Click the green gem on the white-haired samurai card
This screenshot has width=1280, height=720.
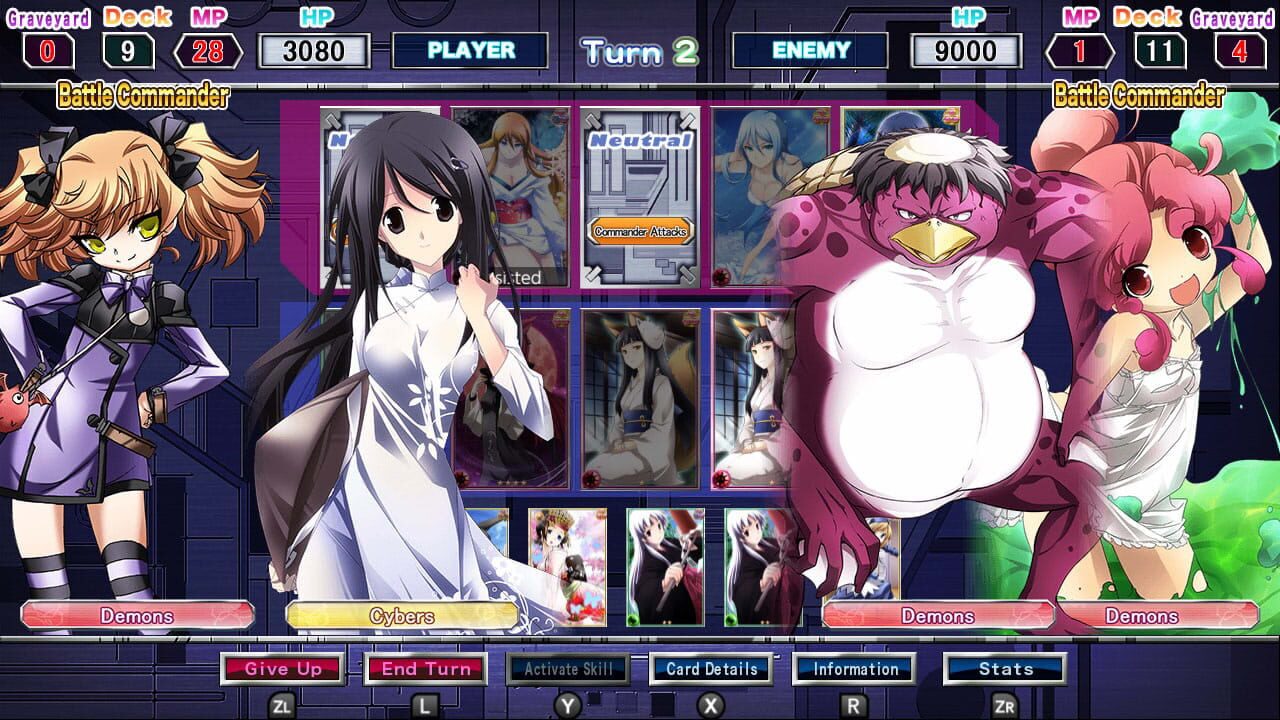tap(633, 620)
